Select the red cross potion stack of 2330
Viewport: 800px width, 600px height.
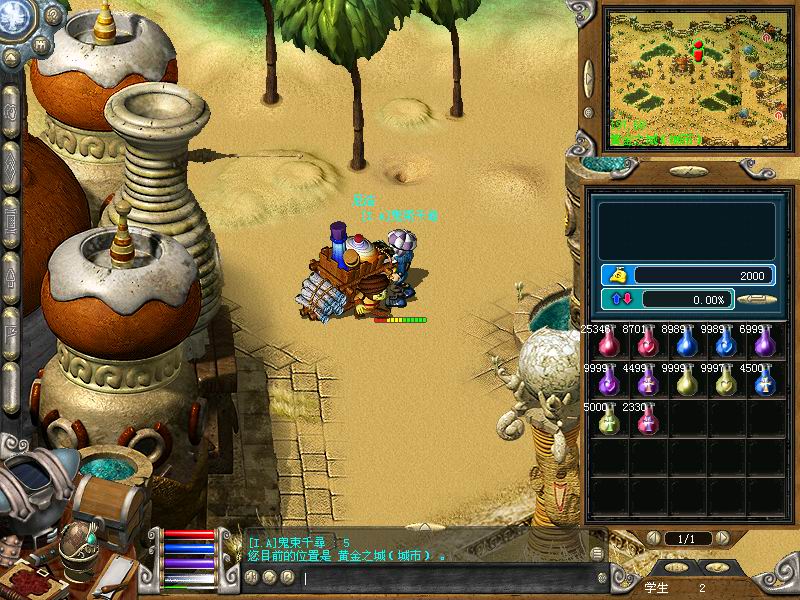(x=647, y=421)
